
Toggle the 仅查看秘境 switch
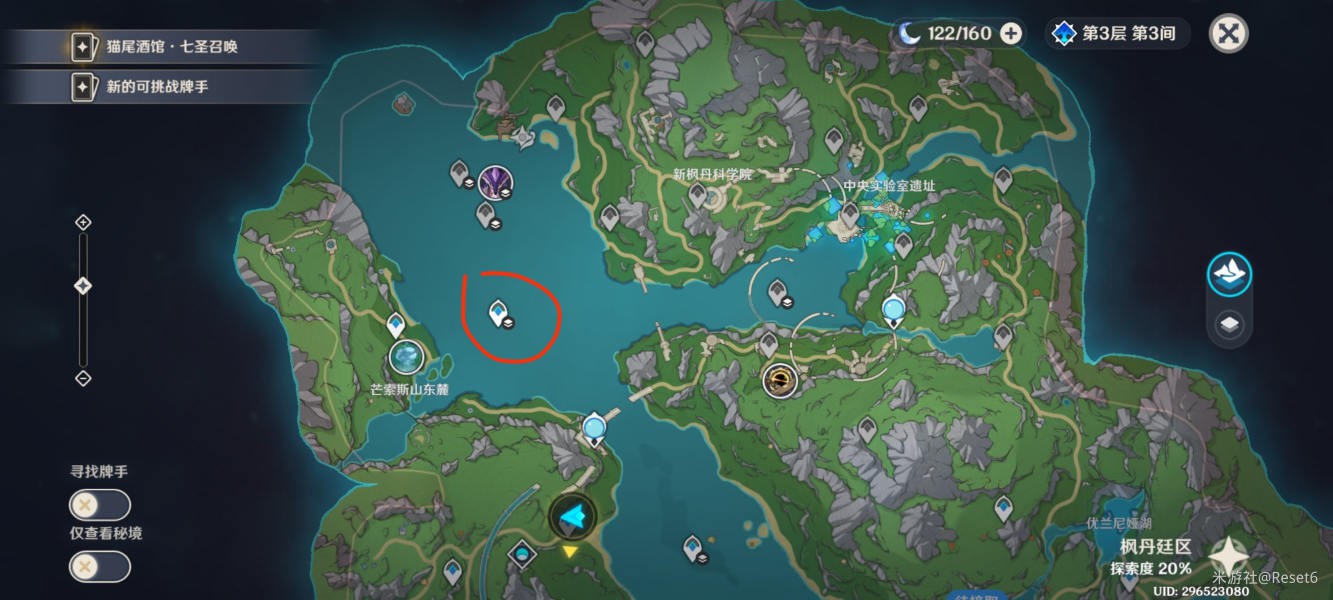[x=99, y=567]
